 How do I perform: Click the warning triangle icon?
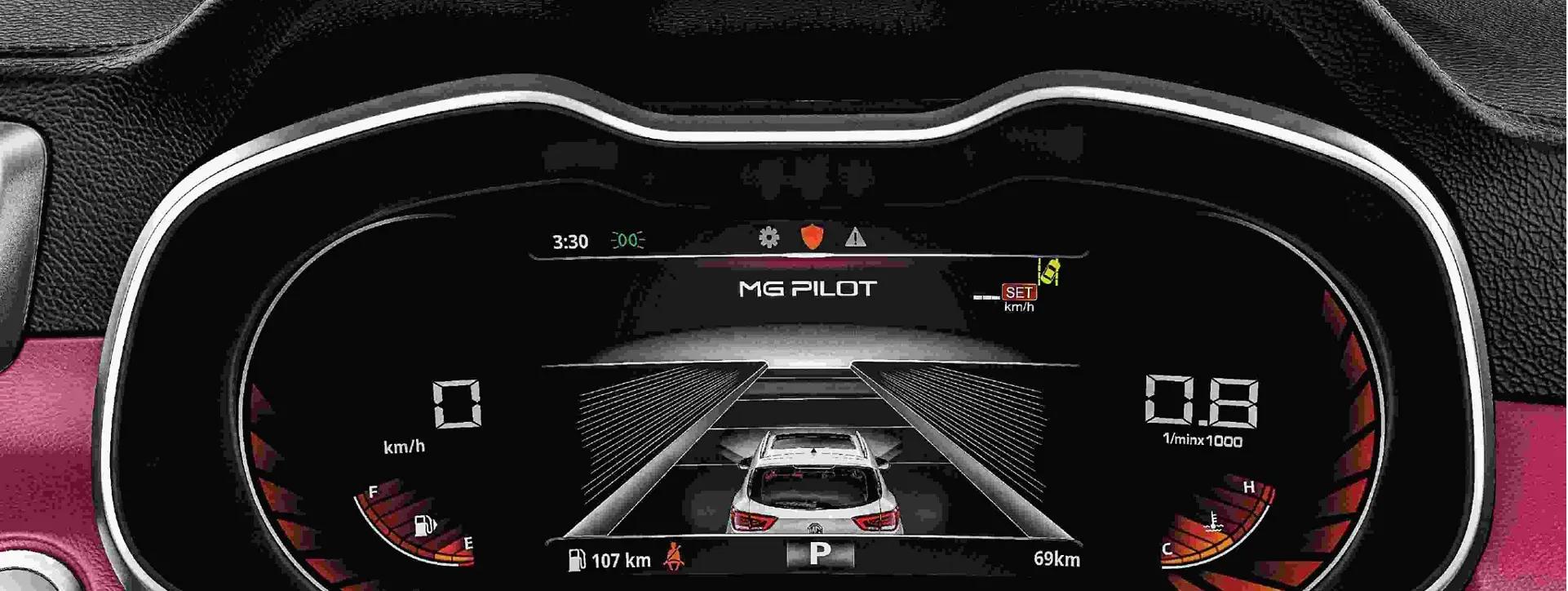pos(855,238)
